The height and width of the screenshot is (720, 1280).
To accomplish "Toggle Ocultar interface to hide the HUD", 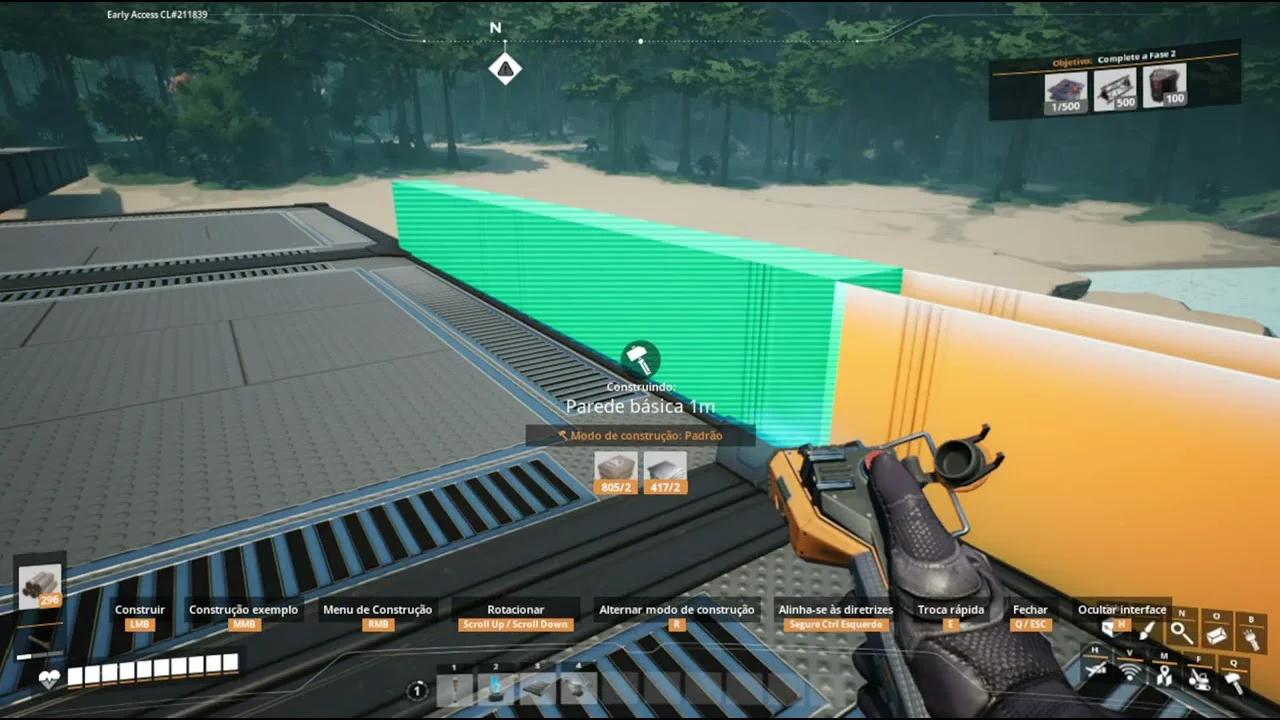I will coord(1122,609).
